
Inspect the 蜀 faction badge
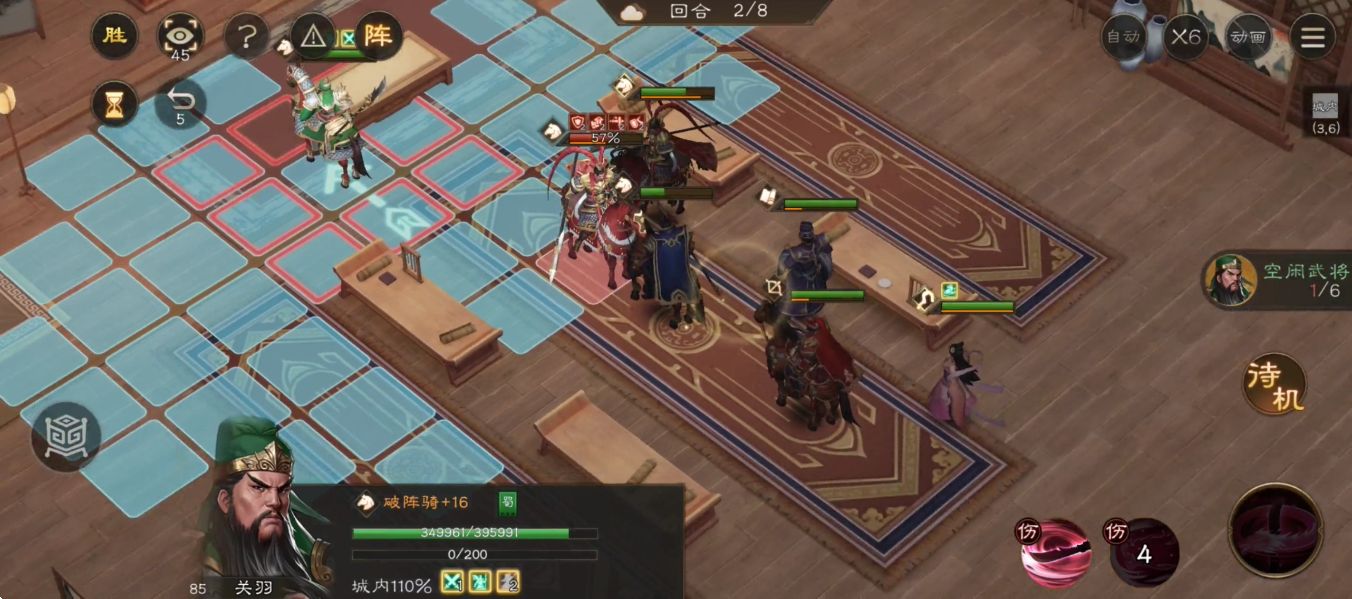508,503
